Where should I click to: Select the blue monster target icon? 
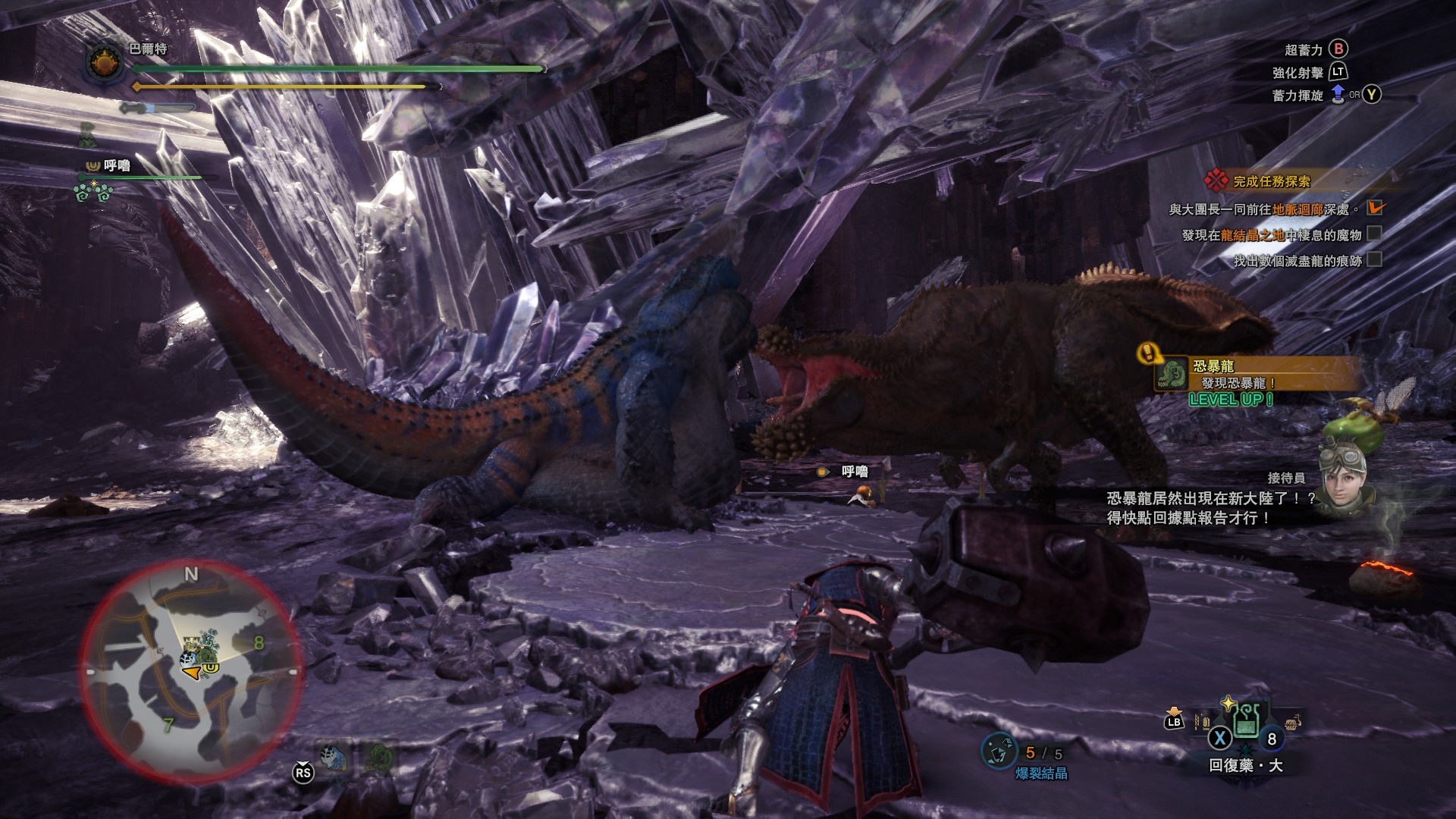point(334,758)
